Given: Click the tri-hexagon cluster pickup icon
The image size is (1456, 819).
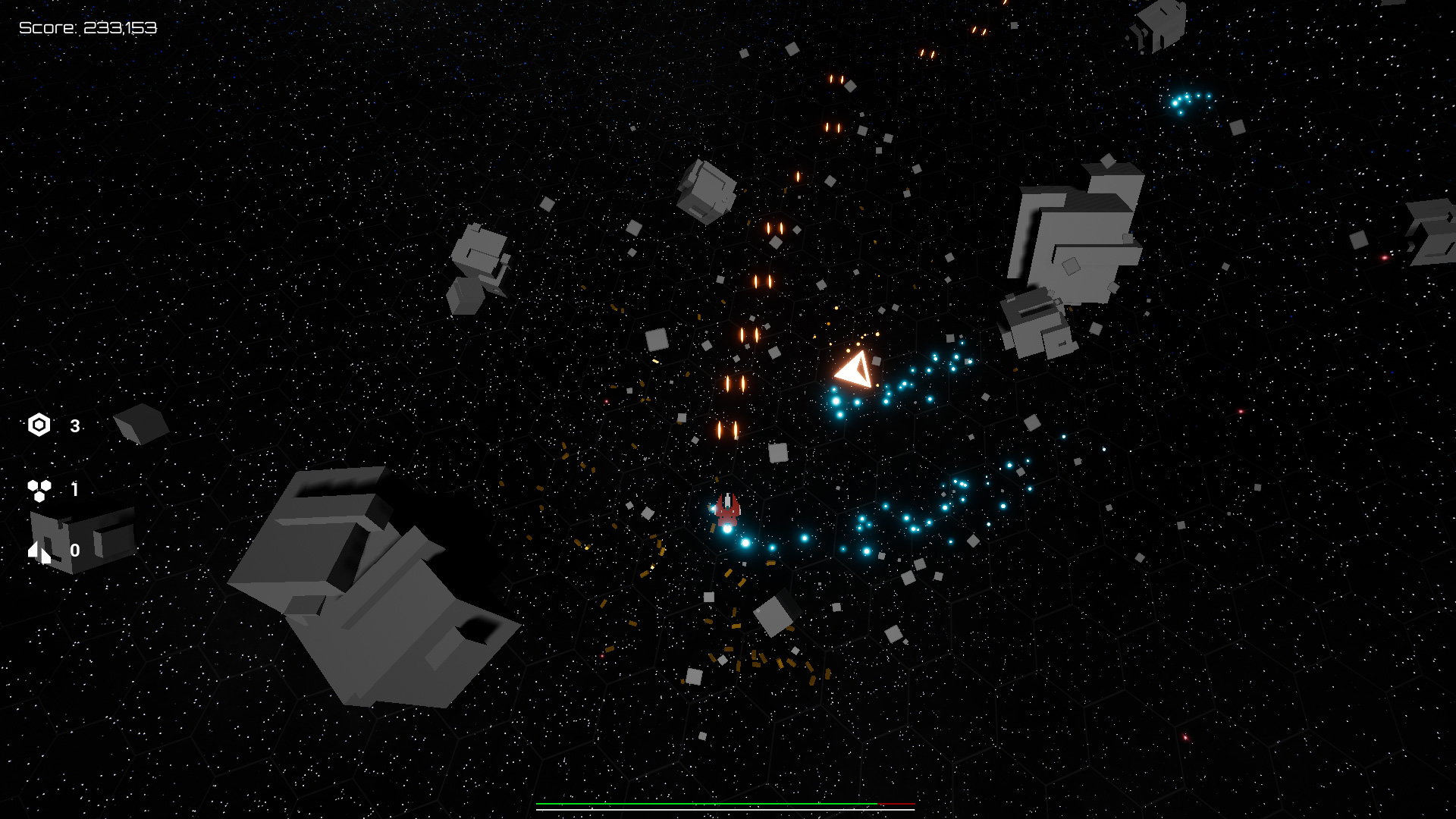Looking at the screenshot, I should 39,489.
